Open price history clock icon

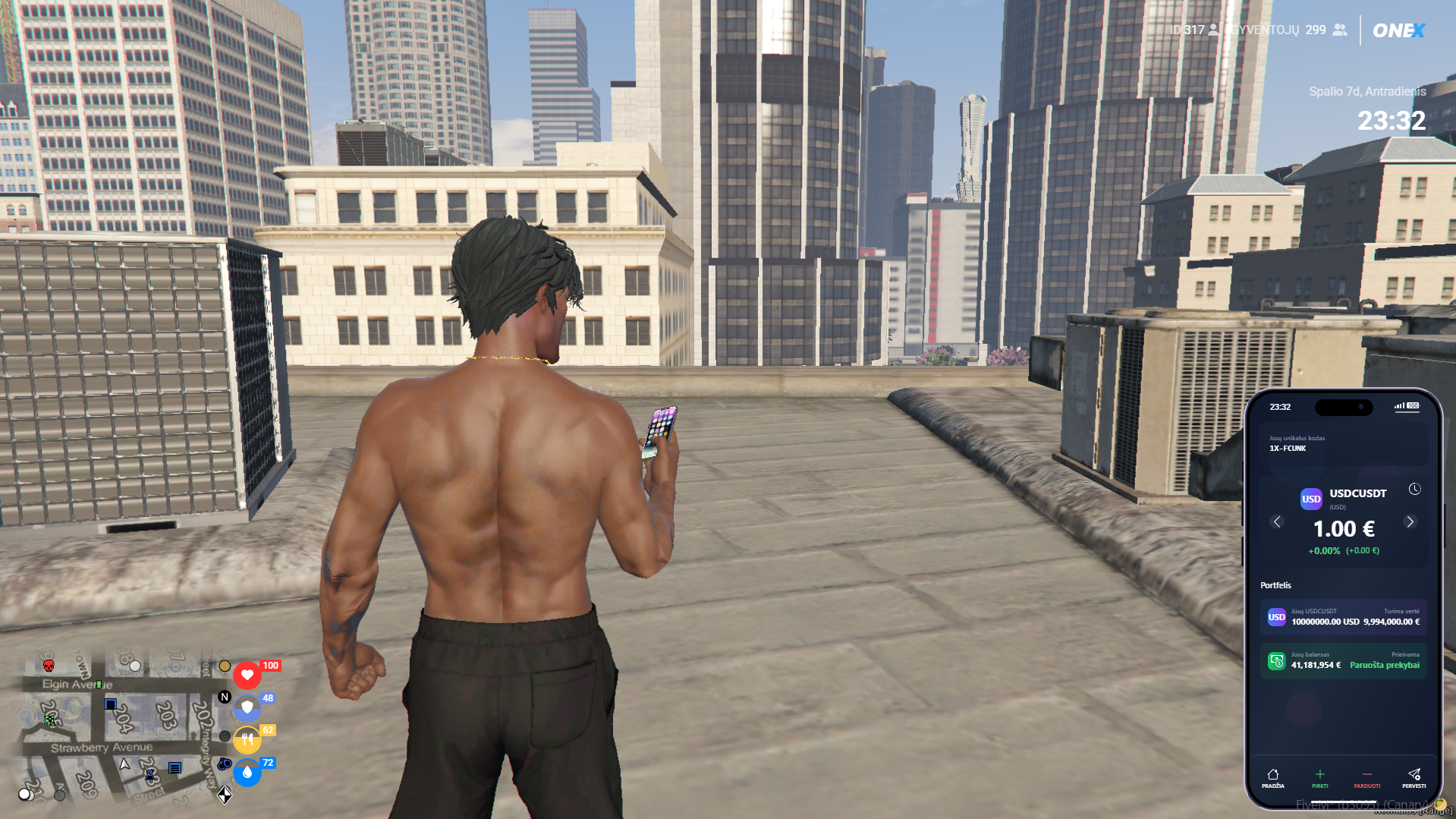coord(1414,490)
